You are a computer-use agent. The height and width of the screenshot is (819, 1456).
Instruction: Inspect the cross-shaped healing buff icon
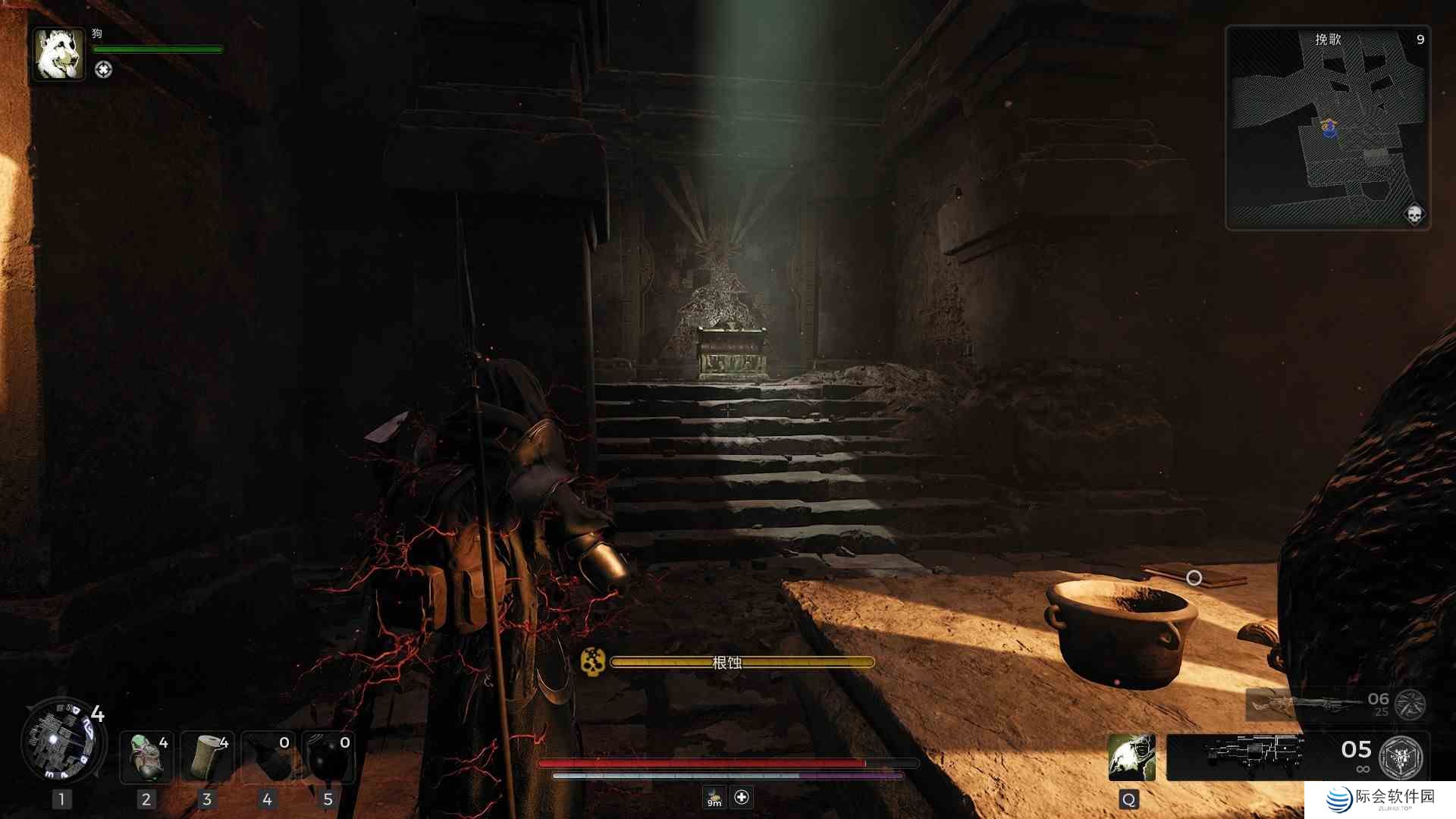coord(742,797)
